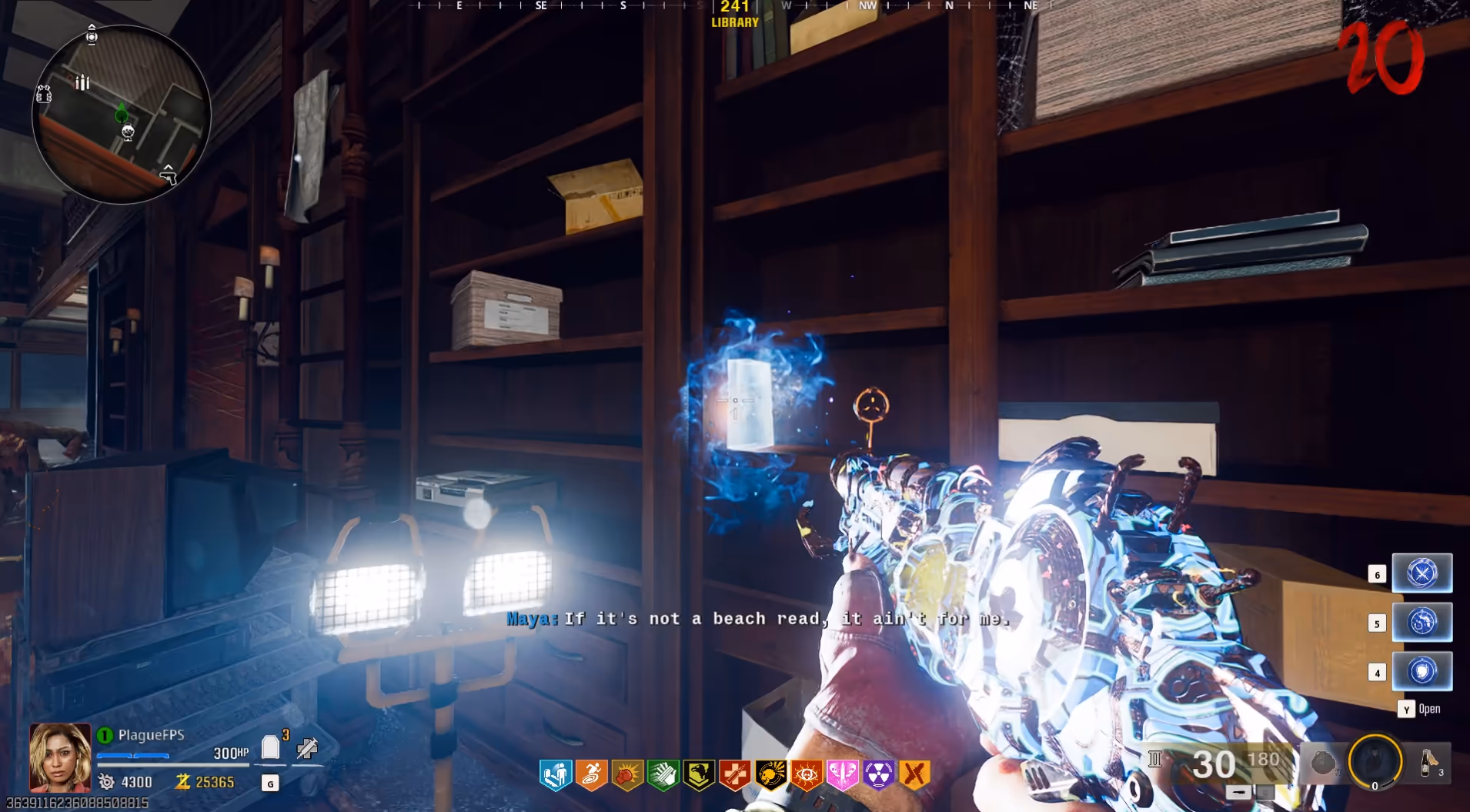The height and width of the screenshot is (812, 1470).
Task: Activate the crossed-swords gobblegum in slot 6
Action: [1422, 573]
